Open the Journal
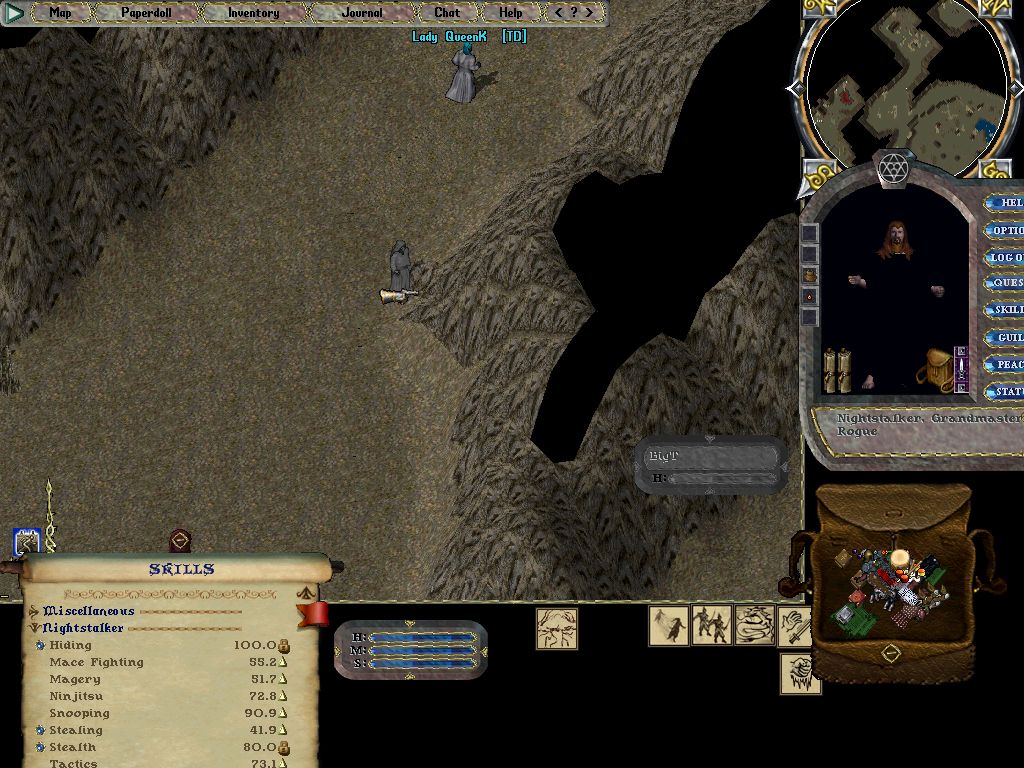Screen dimensions: 1024x768 click(x=361, y=13)
